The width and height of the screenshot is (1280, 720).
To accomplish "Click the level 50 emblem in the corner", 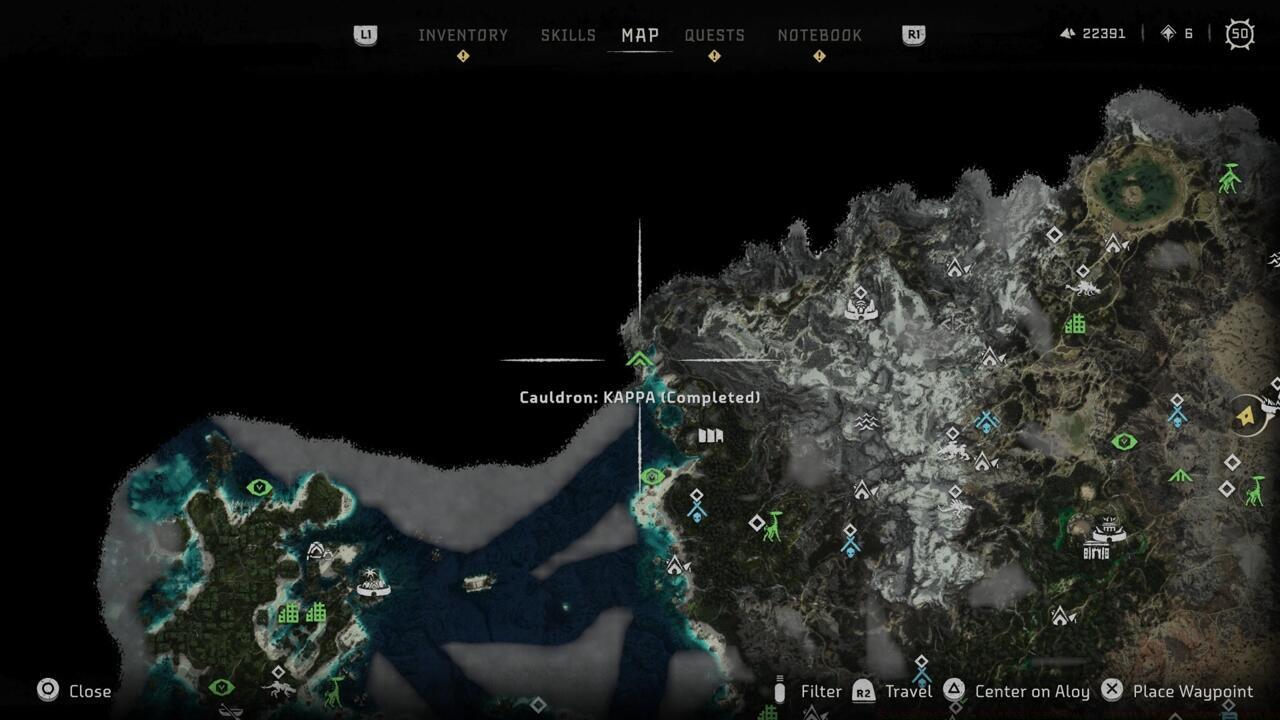I will tap(1238, 34).
